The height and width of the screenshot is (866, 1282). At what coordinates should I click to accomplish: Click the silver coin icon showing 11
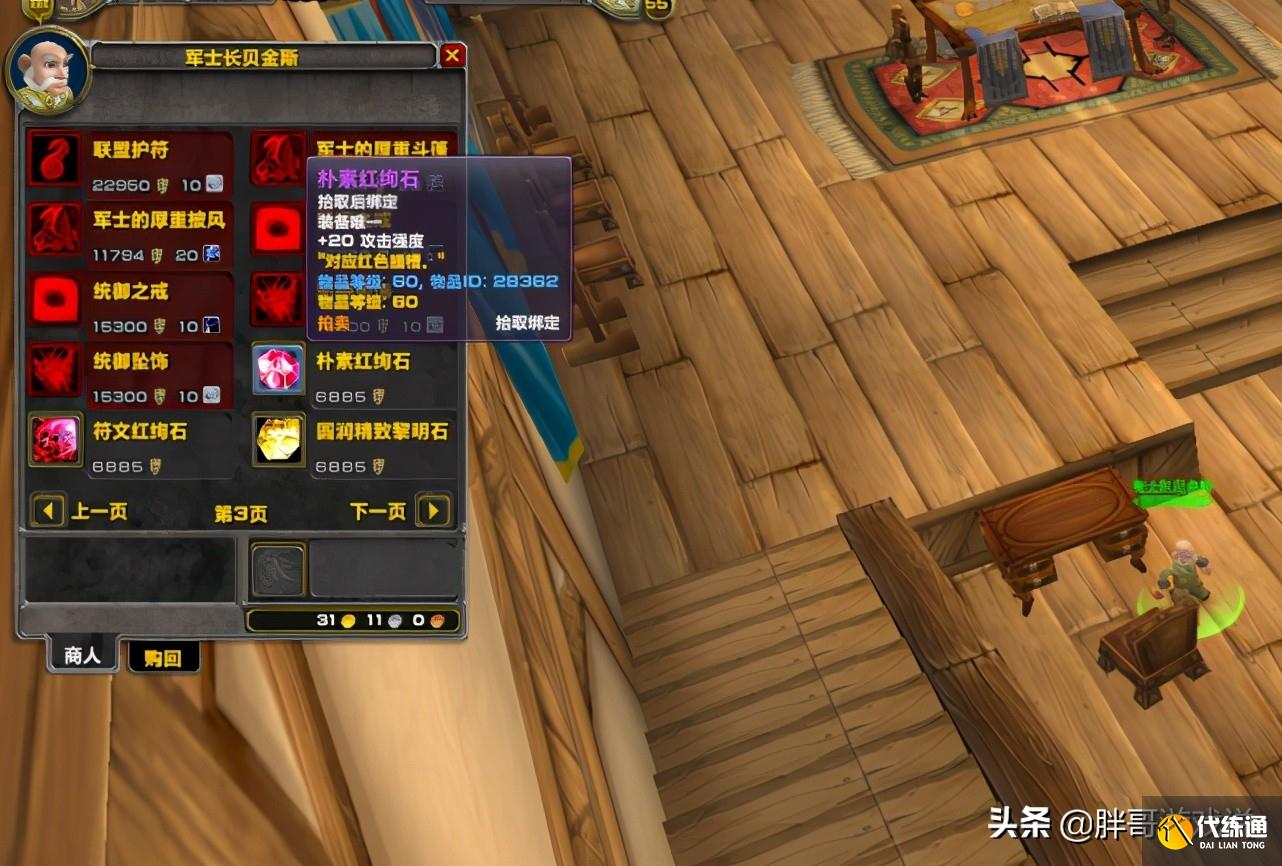pos(393,620)
